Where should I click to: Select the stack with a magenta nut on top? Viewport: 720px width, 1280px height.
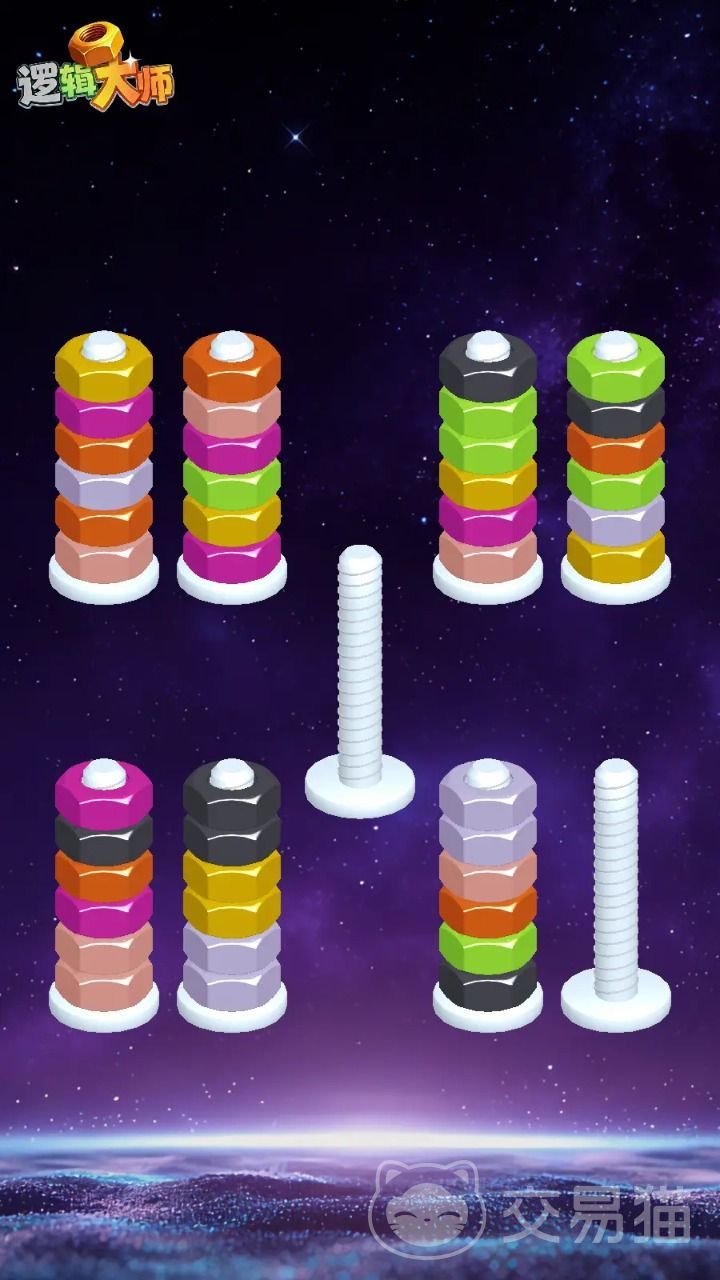point(104,890)
